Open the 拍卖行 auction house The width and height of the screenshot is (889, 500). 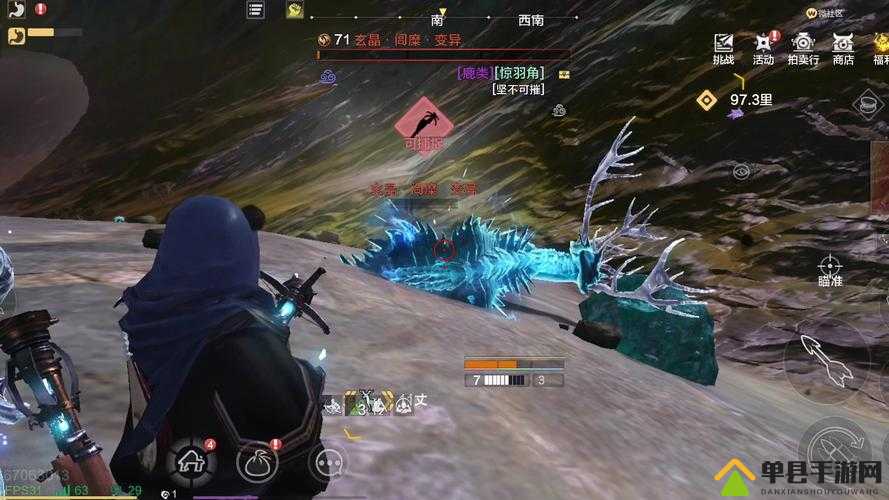click(803, 47)
